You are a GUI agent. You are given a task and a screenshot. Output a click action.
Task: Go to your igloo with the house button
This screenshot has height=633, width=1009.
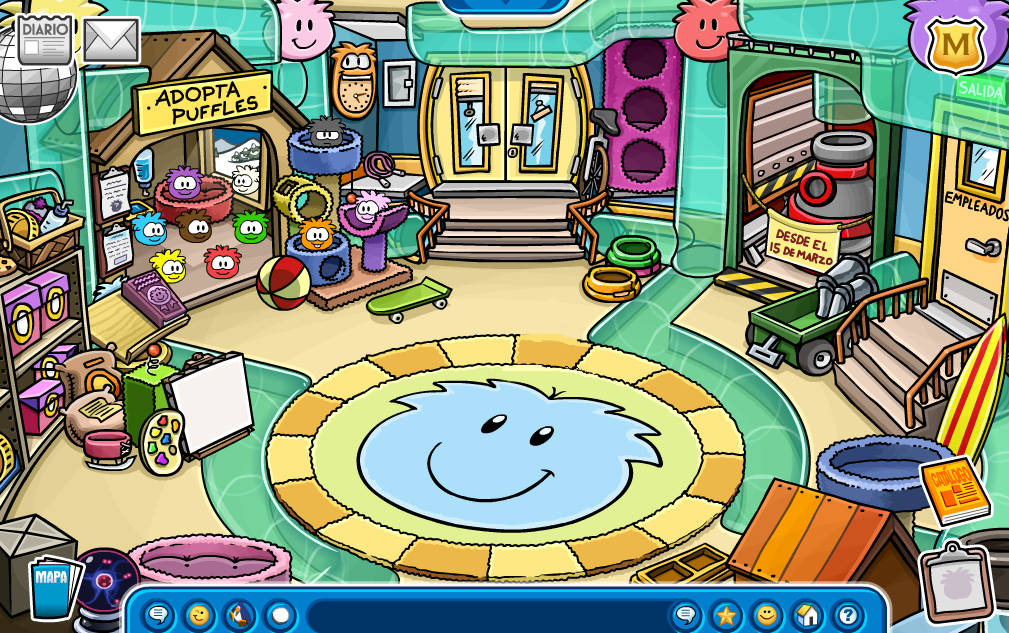click(807, 615)
